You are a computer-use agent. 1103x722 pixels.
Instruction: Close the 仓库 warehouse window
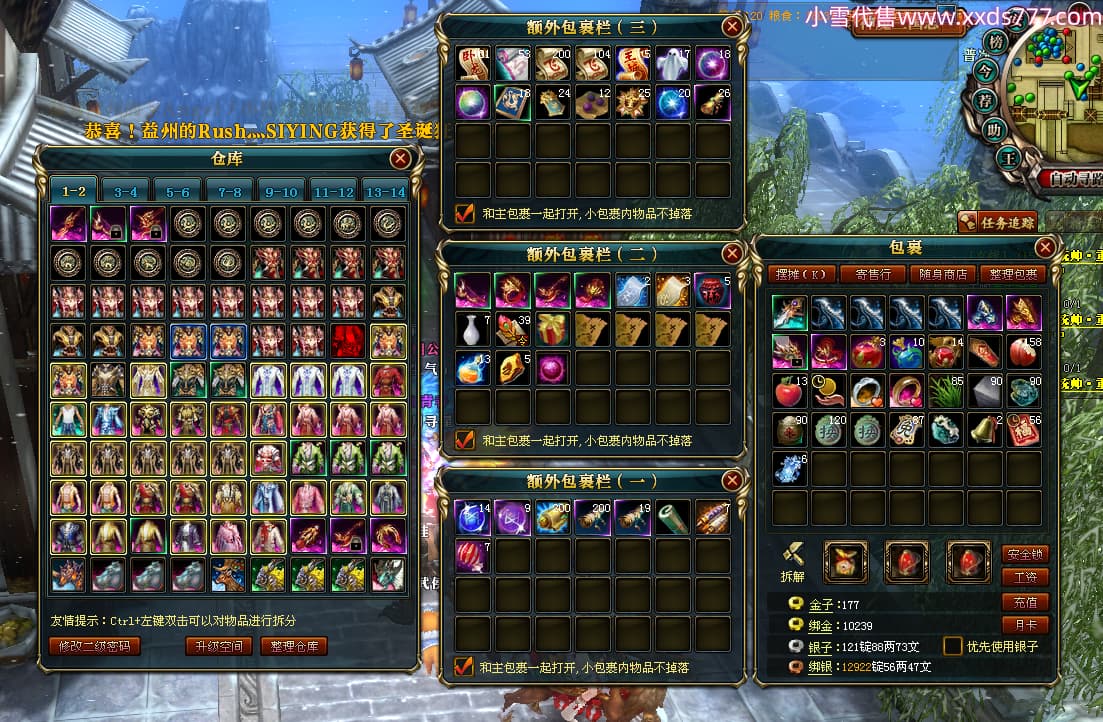(401, 158)
